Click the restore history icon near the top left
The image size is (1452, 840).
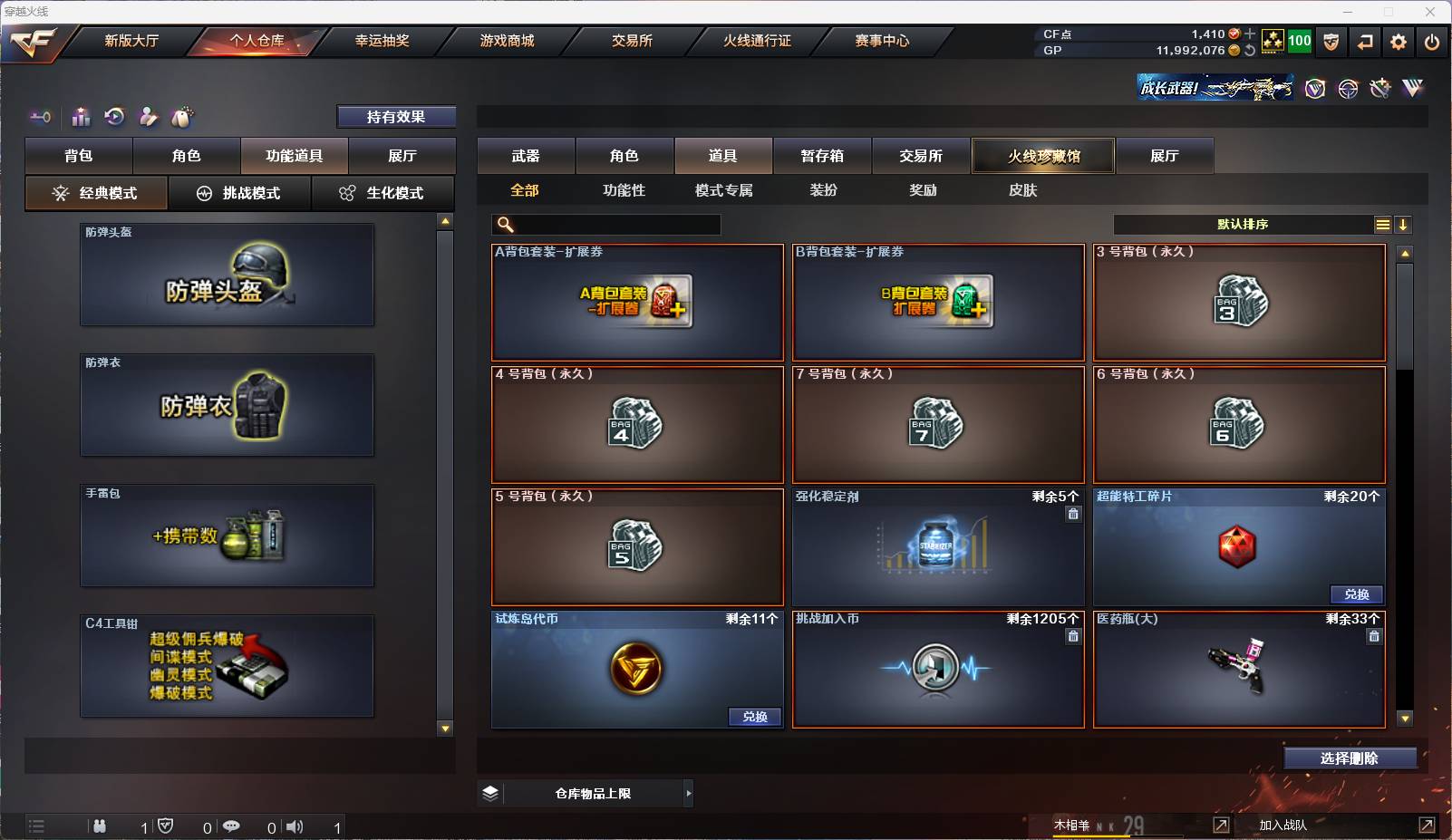(113, 117)
